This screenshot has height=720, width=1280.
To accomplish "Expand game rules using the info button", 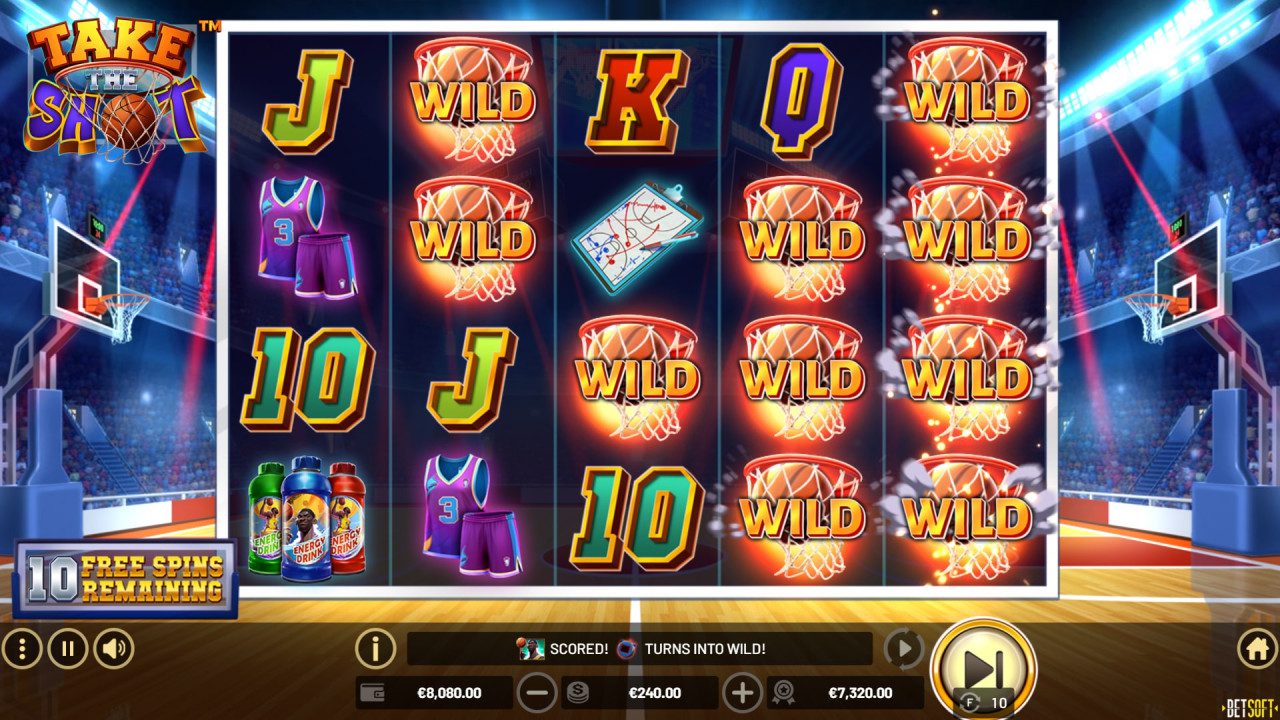I will pyautogui.click(x=375, y=648).
